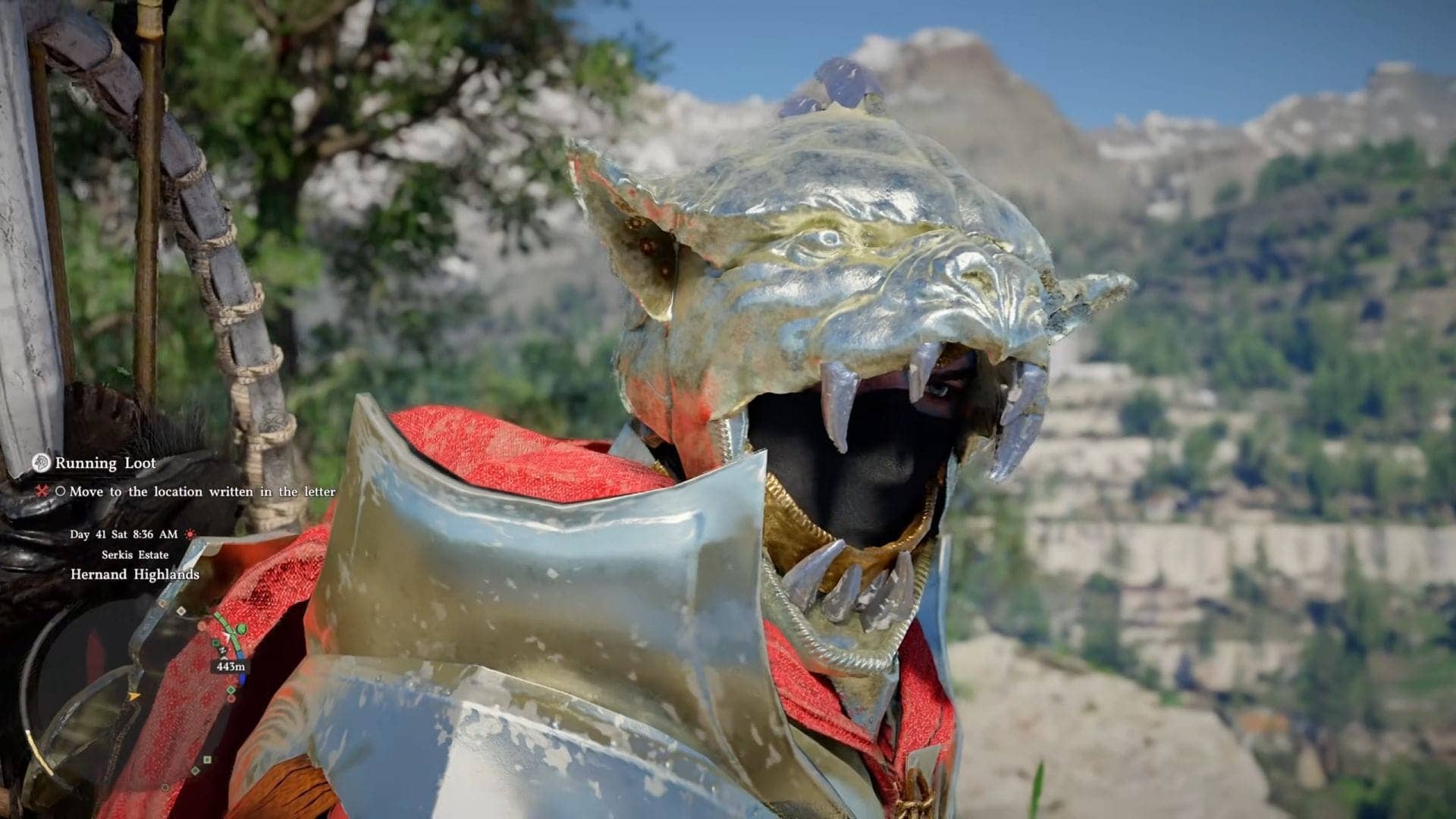Open the Serkis Estate location label
Image resolution: width=1456 pixels, height=819 pixels.
135,554
